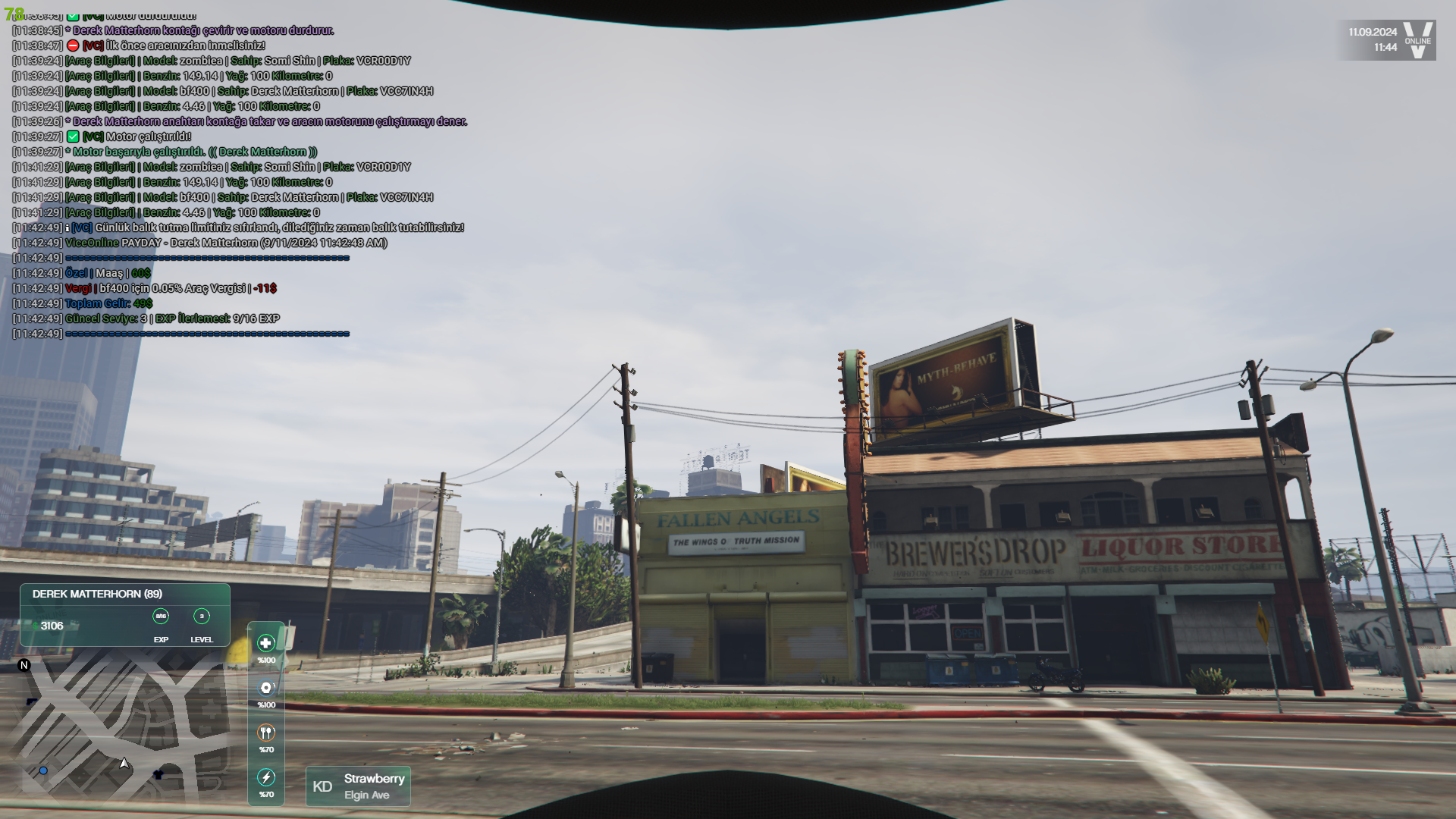Select the green health plus icon
The image size is (1456, 819).
pos(266,643)
